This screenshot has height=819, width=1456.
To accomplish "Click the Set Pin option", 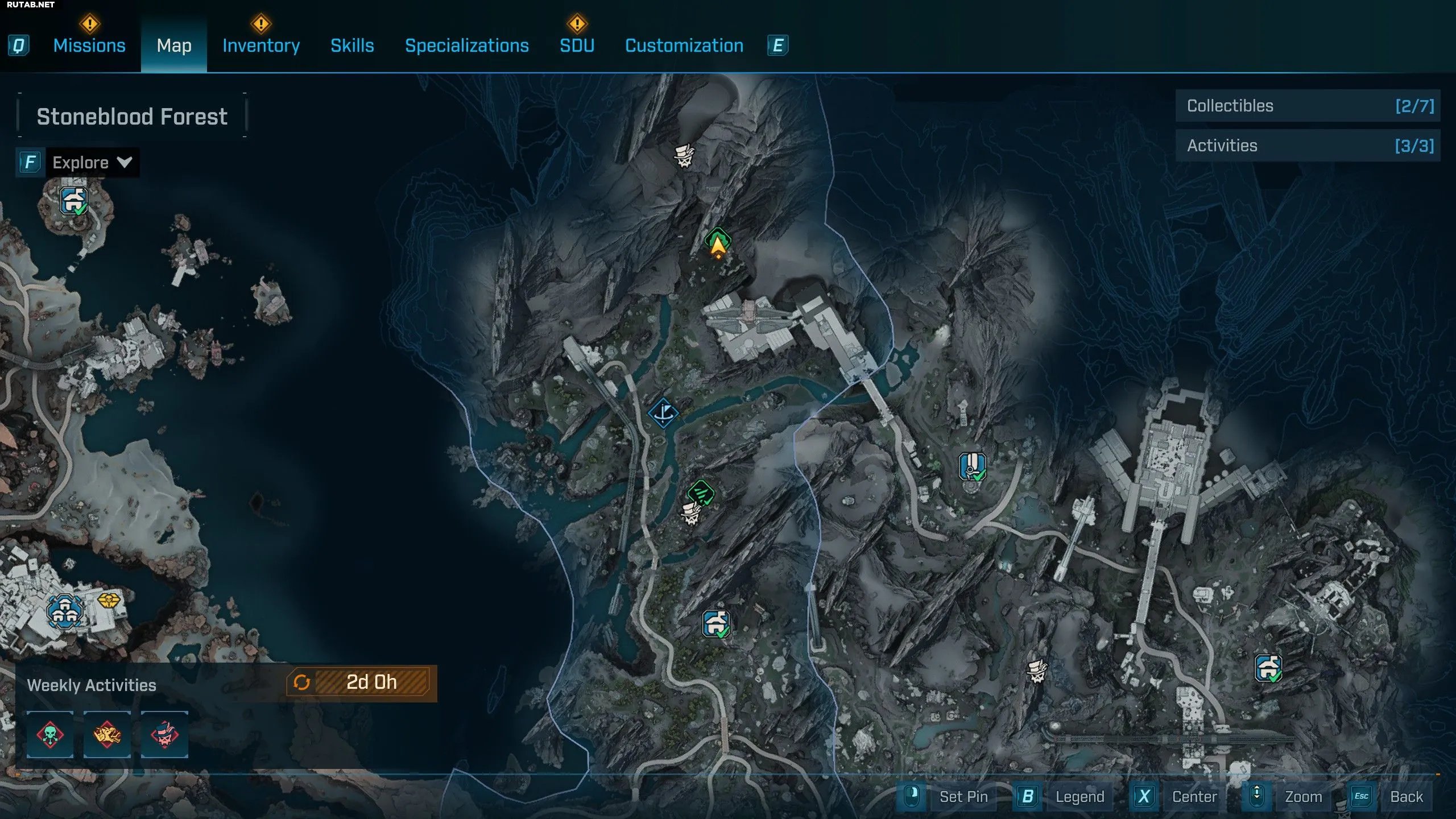I will pos(963,797).
